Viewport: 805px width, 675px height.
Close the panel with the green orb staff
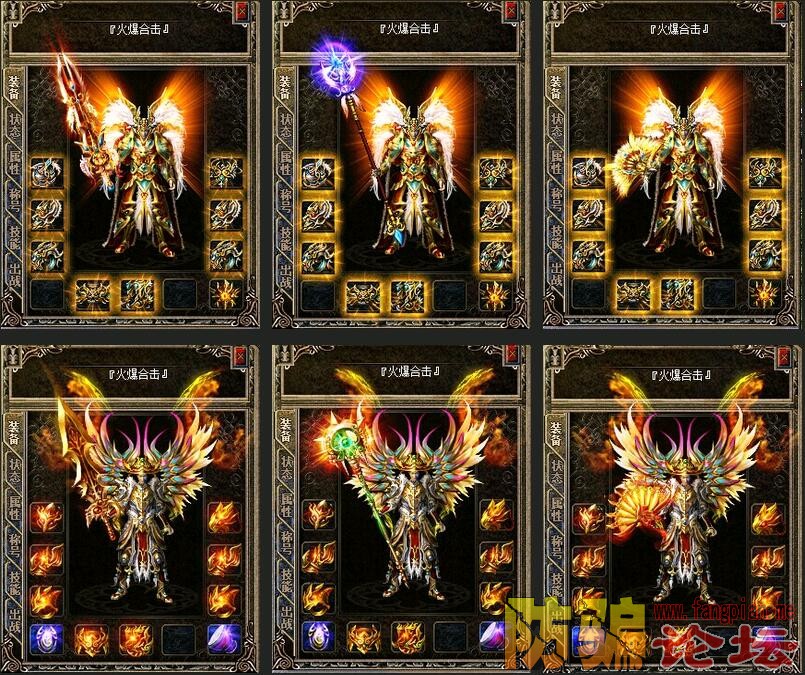point(514,354)
